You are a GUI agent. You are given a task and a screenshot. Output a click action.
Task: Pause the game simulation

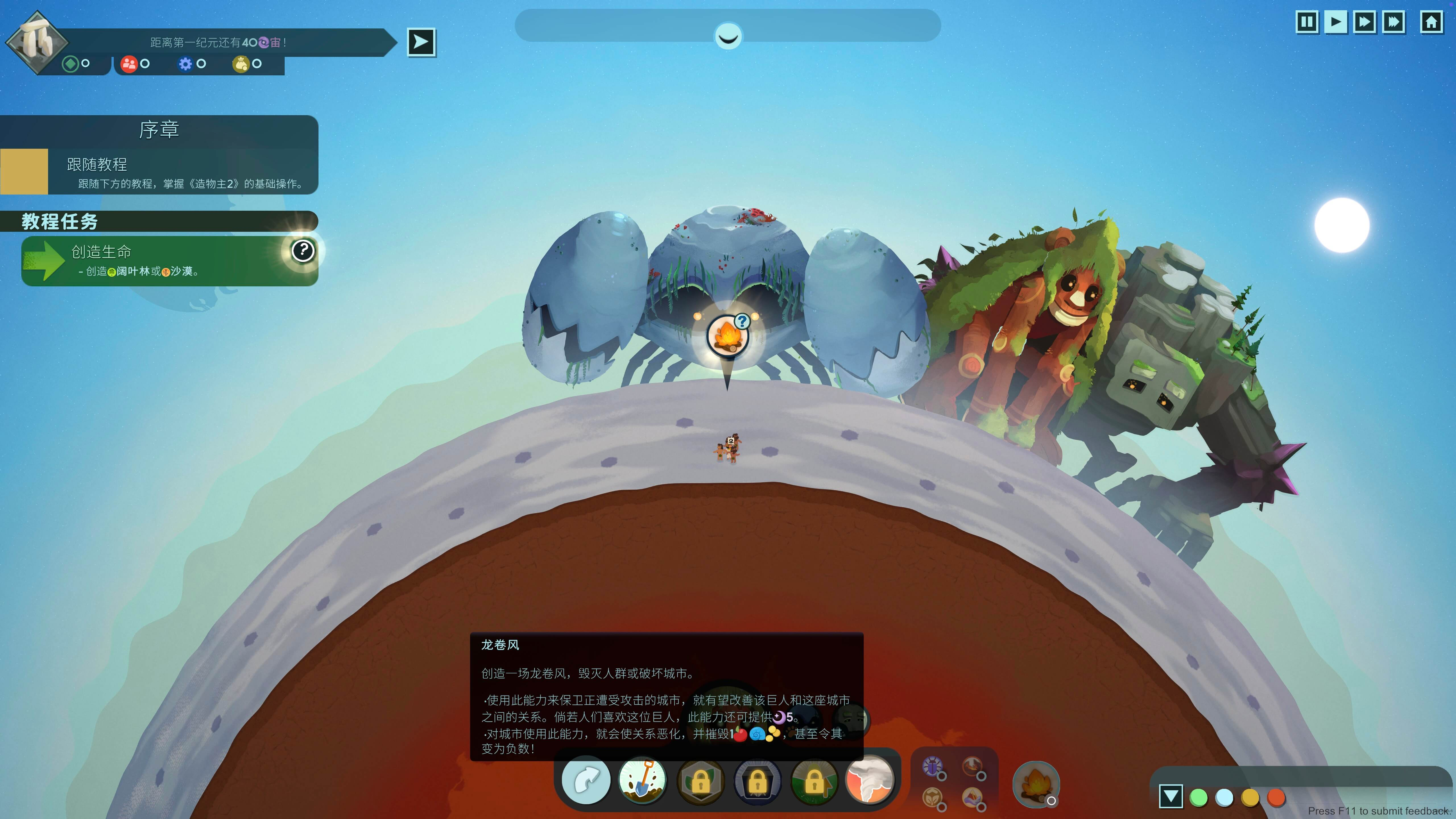1306,23
